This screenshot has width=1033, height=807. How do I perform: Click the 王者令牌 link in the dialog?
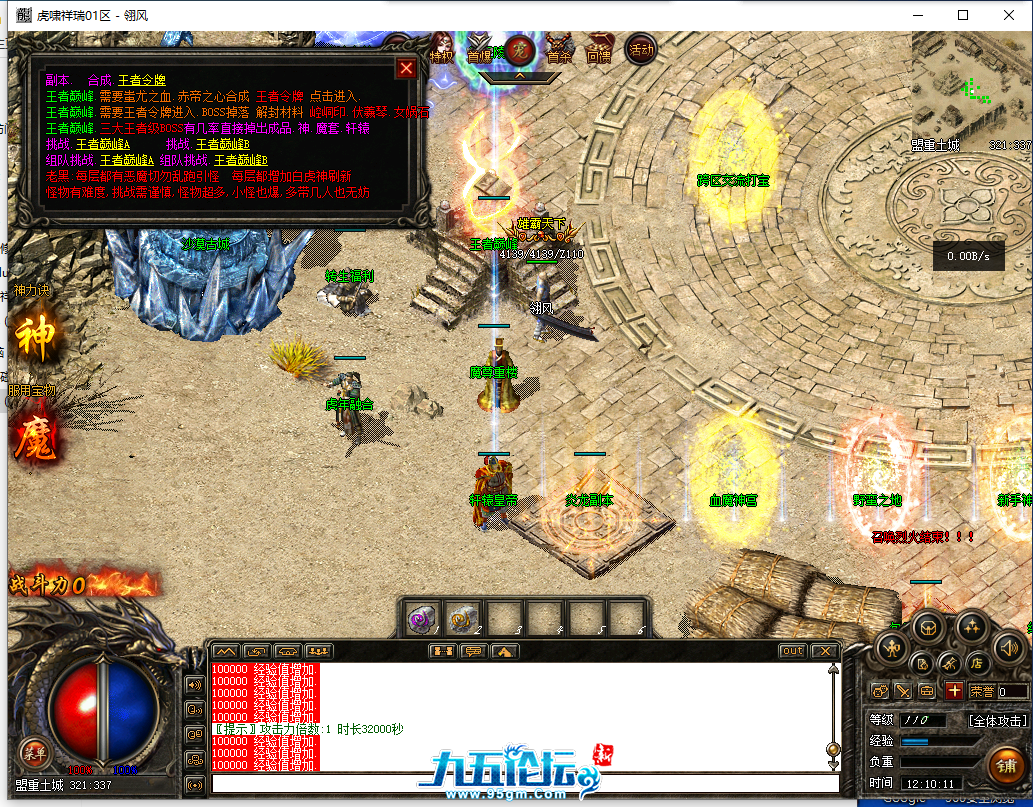pos(142,80)
